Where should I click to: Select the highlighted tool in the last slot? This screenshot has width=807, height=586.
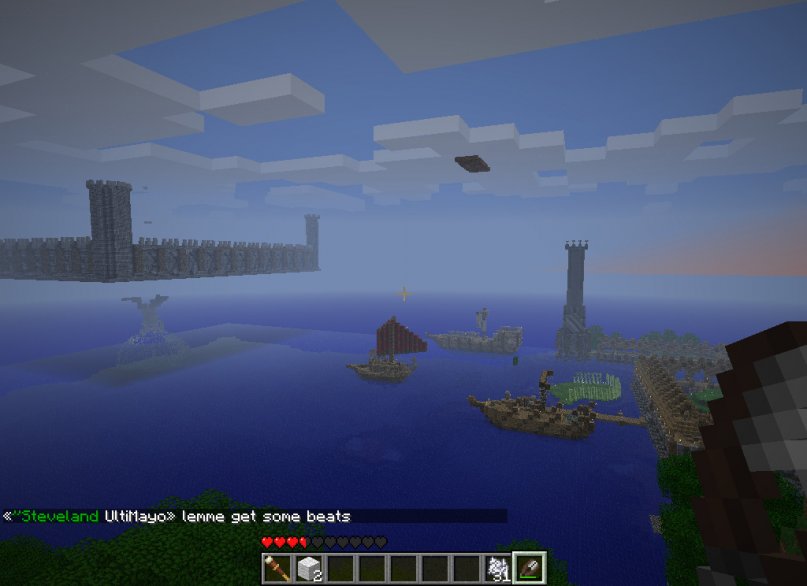[529, 568]
